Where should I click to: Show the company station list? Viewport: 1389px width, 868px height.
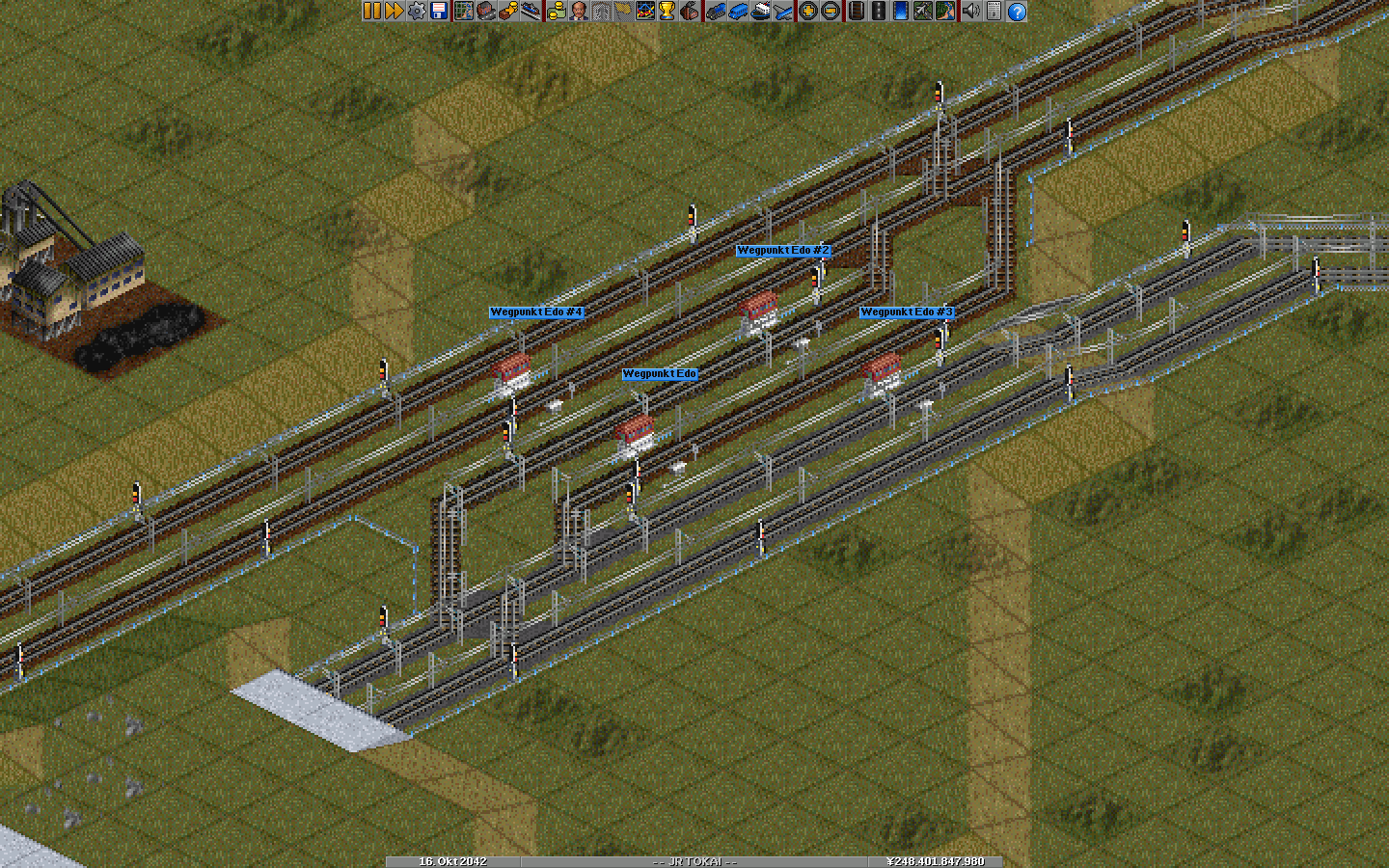point(530,11)
